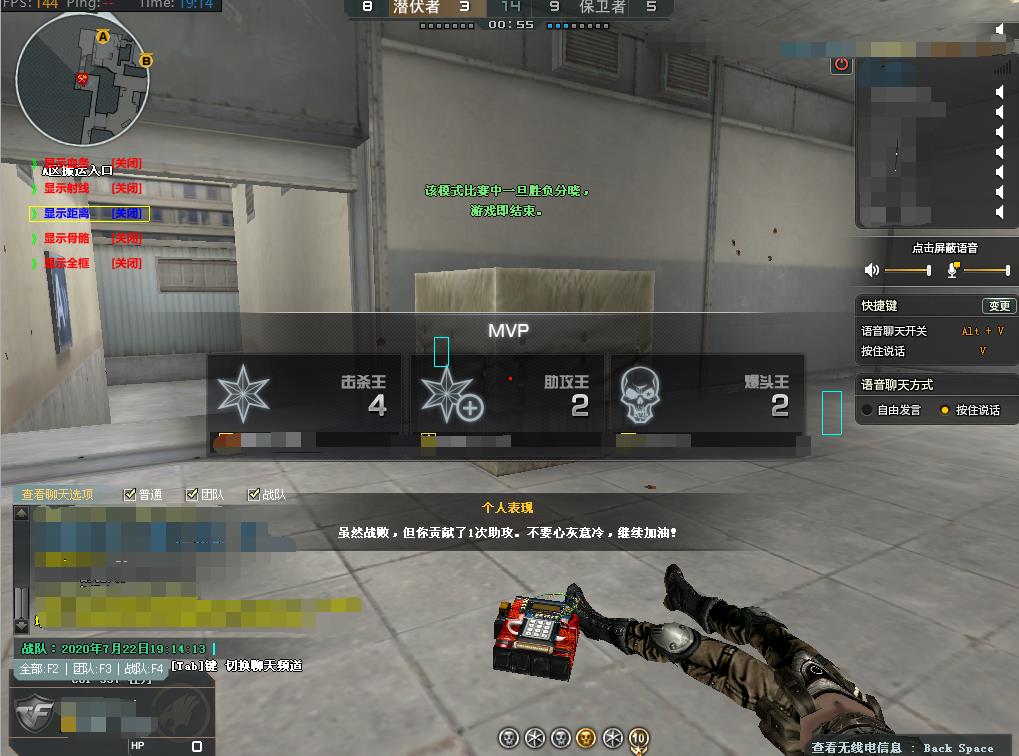Viewport: 1019px width, 756px height.
Task: Click the chat scroll-down arrow
Action: [21, 627]
